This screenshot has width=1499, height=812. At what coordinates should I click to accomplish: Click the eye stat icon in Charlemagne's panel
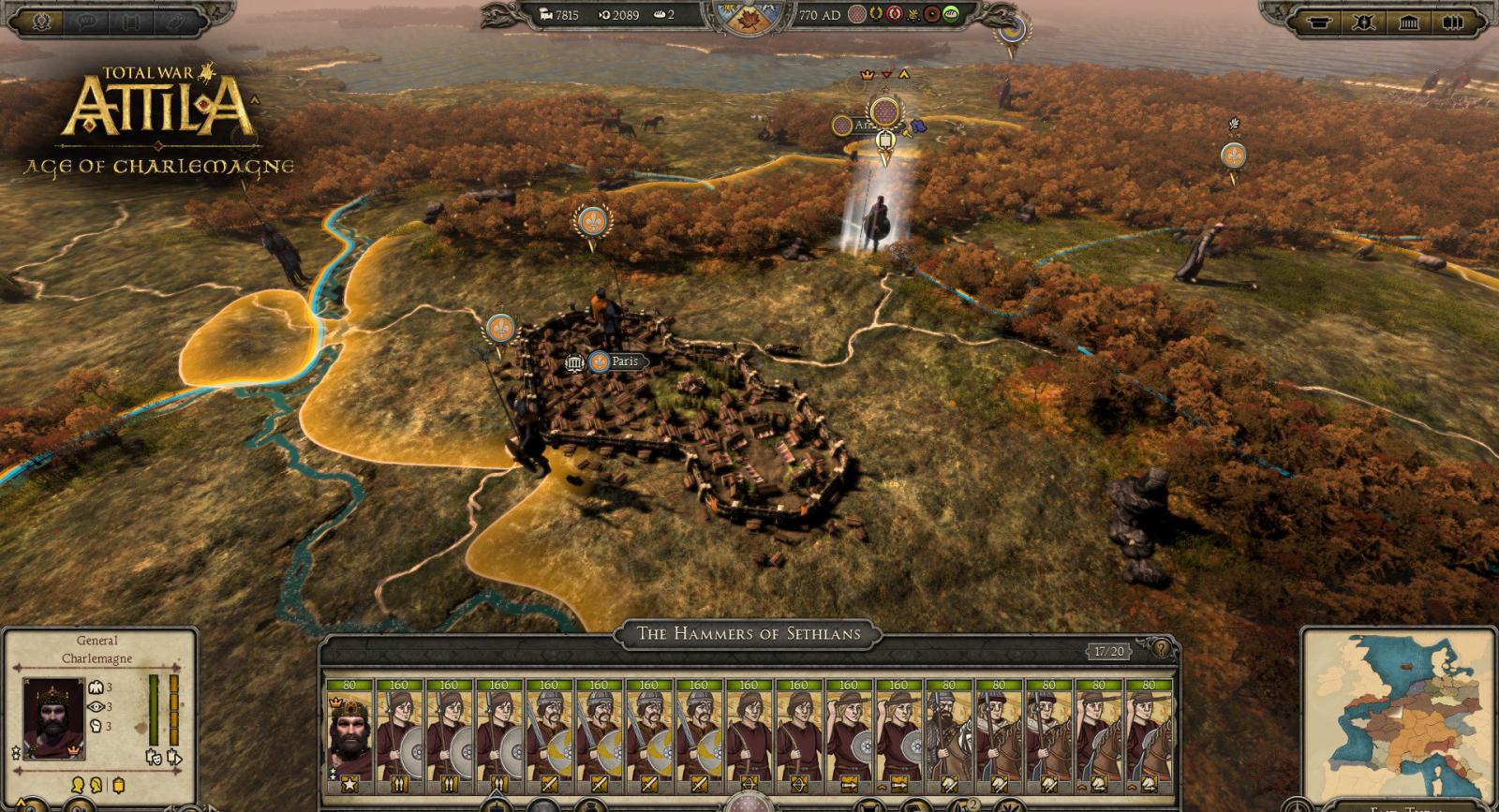pyautogui.click(x=96, y=707)
